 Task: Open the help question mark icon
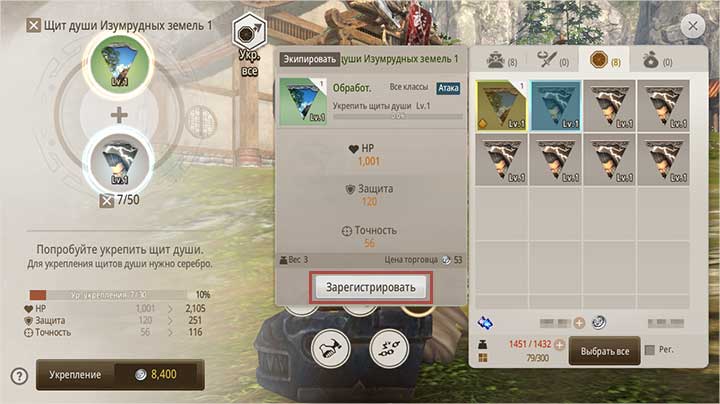(x=18, y=376)
